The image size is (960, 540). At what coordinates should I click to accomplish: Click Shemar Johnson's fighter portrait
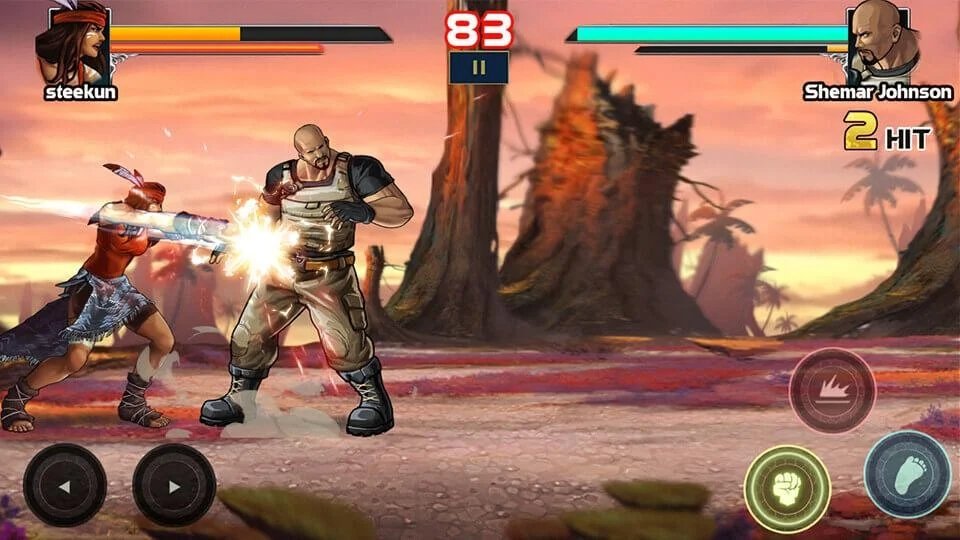click(880, 42)
